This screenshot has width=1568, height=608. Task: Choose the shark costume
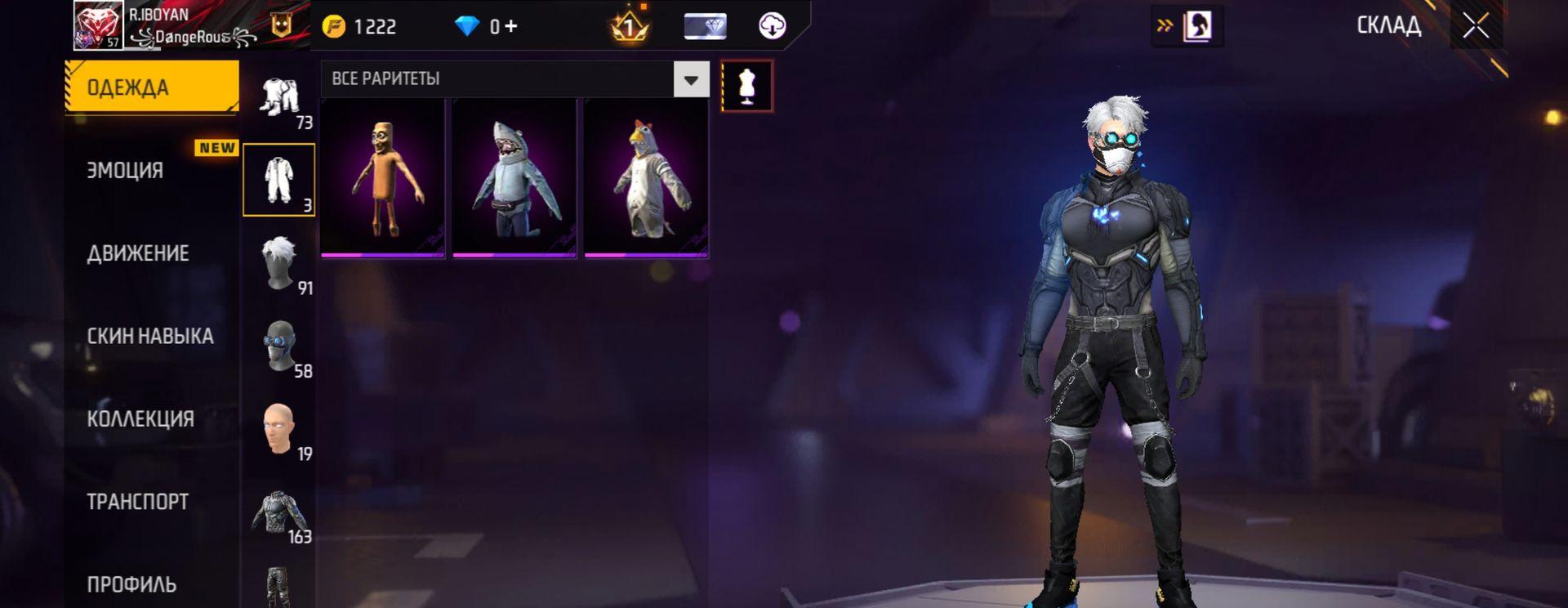coord(514,177)
